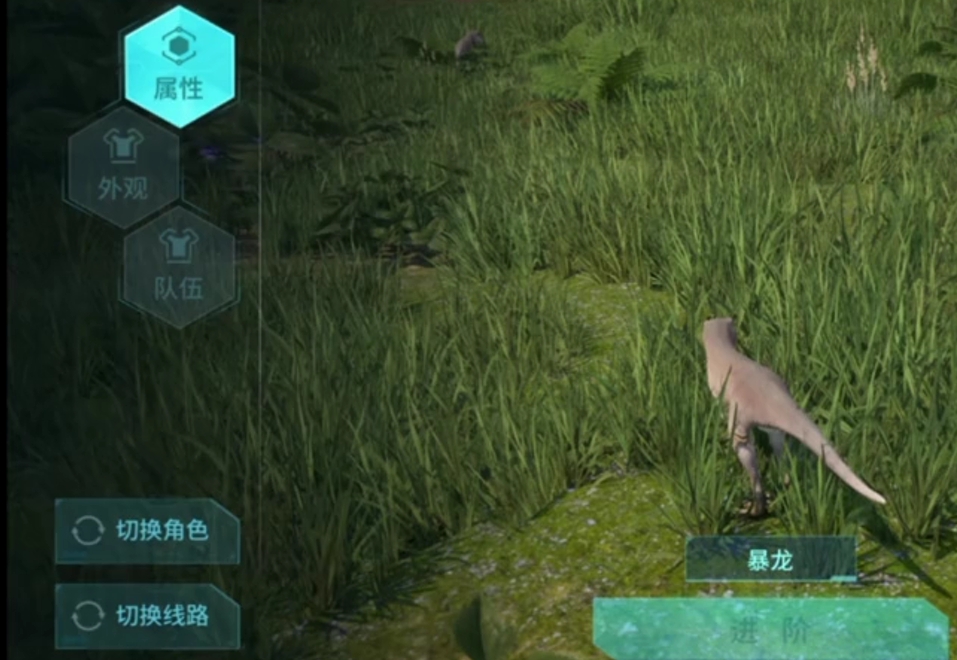Viewport: 957px width, 660px height.
Task: Open the 属性 attributes tab
Action: [x=179, y=67]
